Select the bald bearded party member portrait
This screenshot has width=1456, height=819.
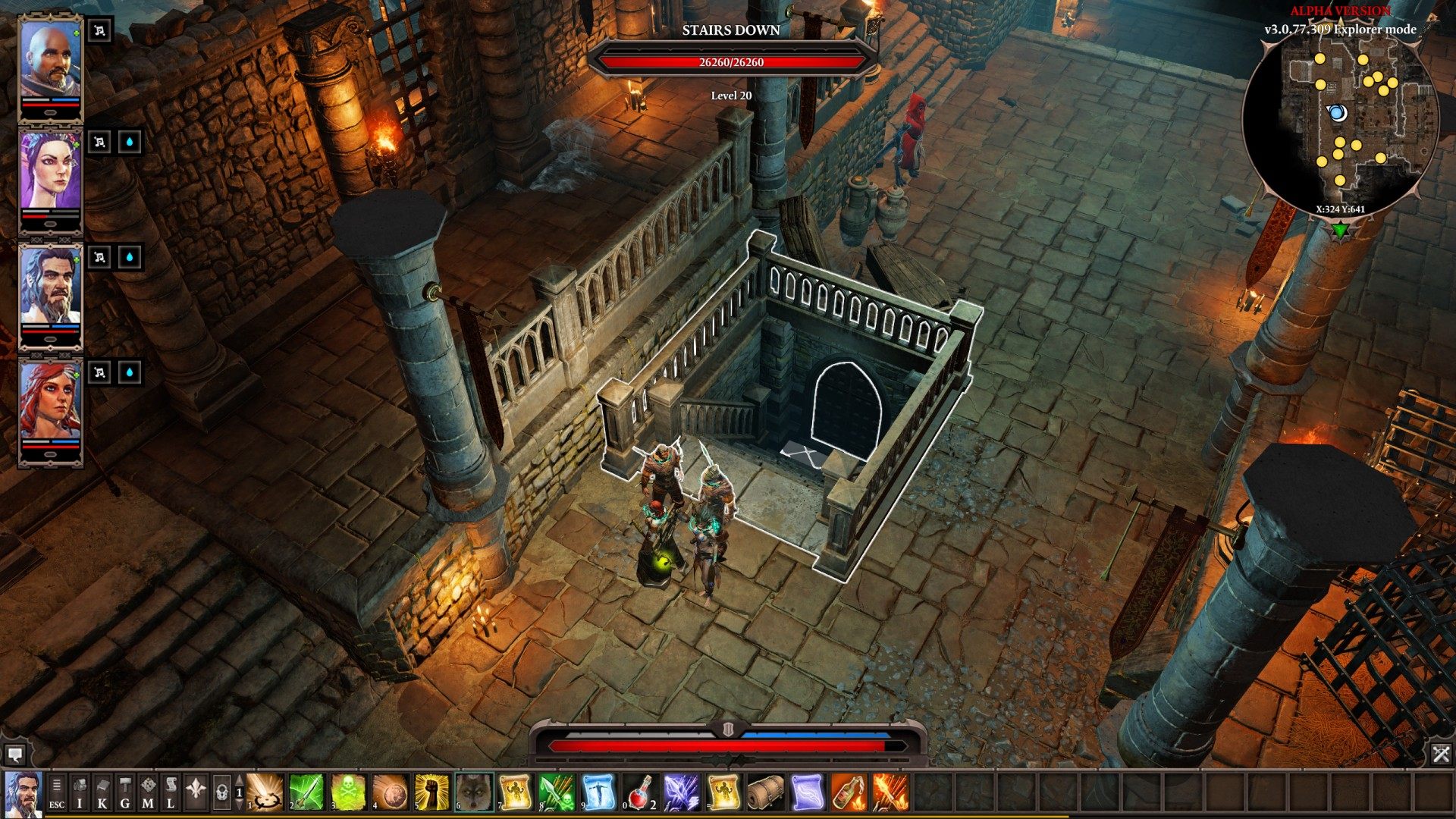(50, 62)
